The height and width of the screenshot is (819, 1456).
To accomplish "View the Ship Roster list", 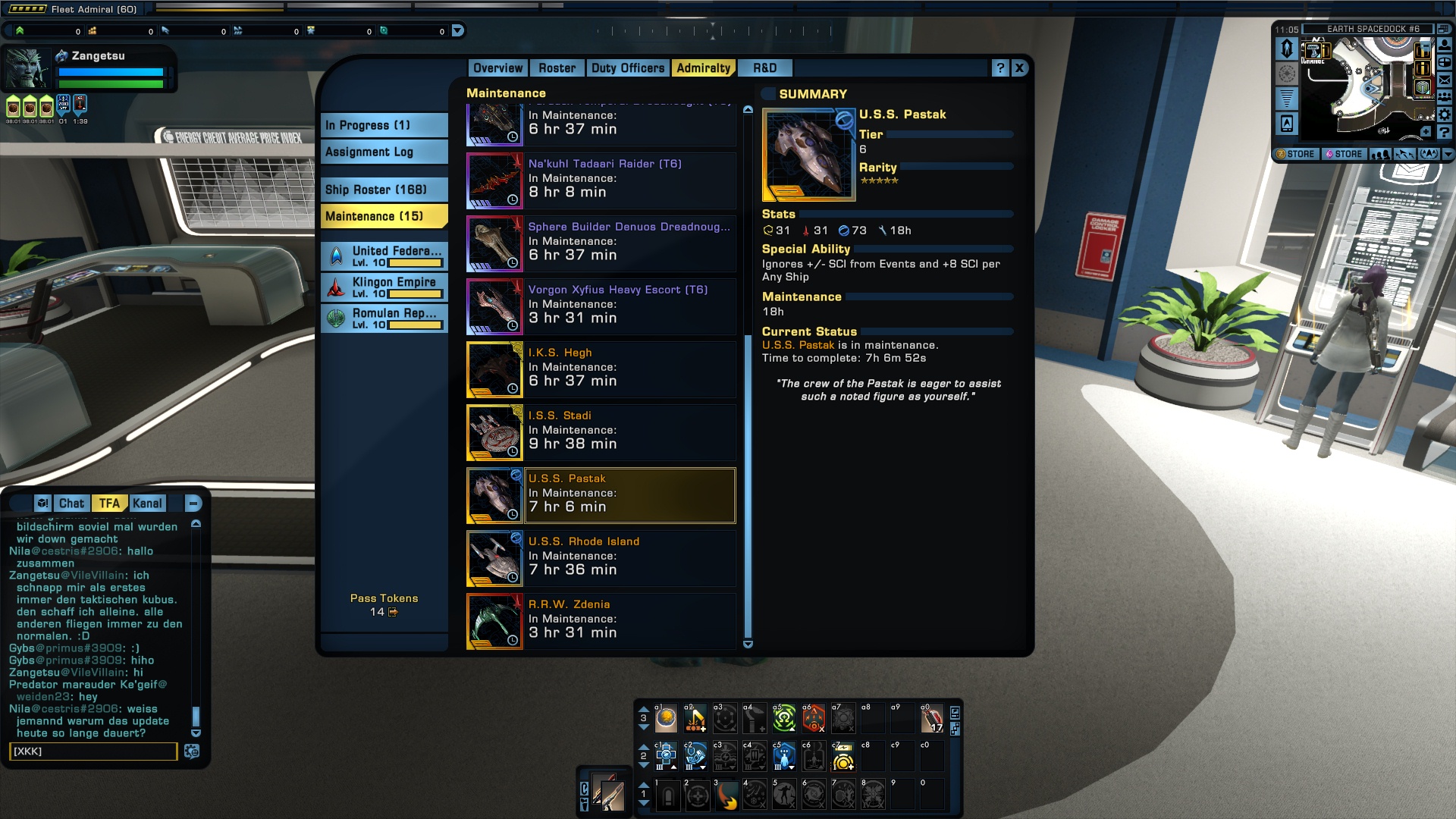I will pyautogui.click(x=384, y=190).
